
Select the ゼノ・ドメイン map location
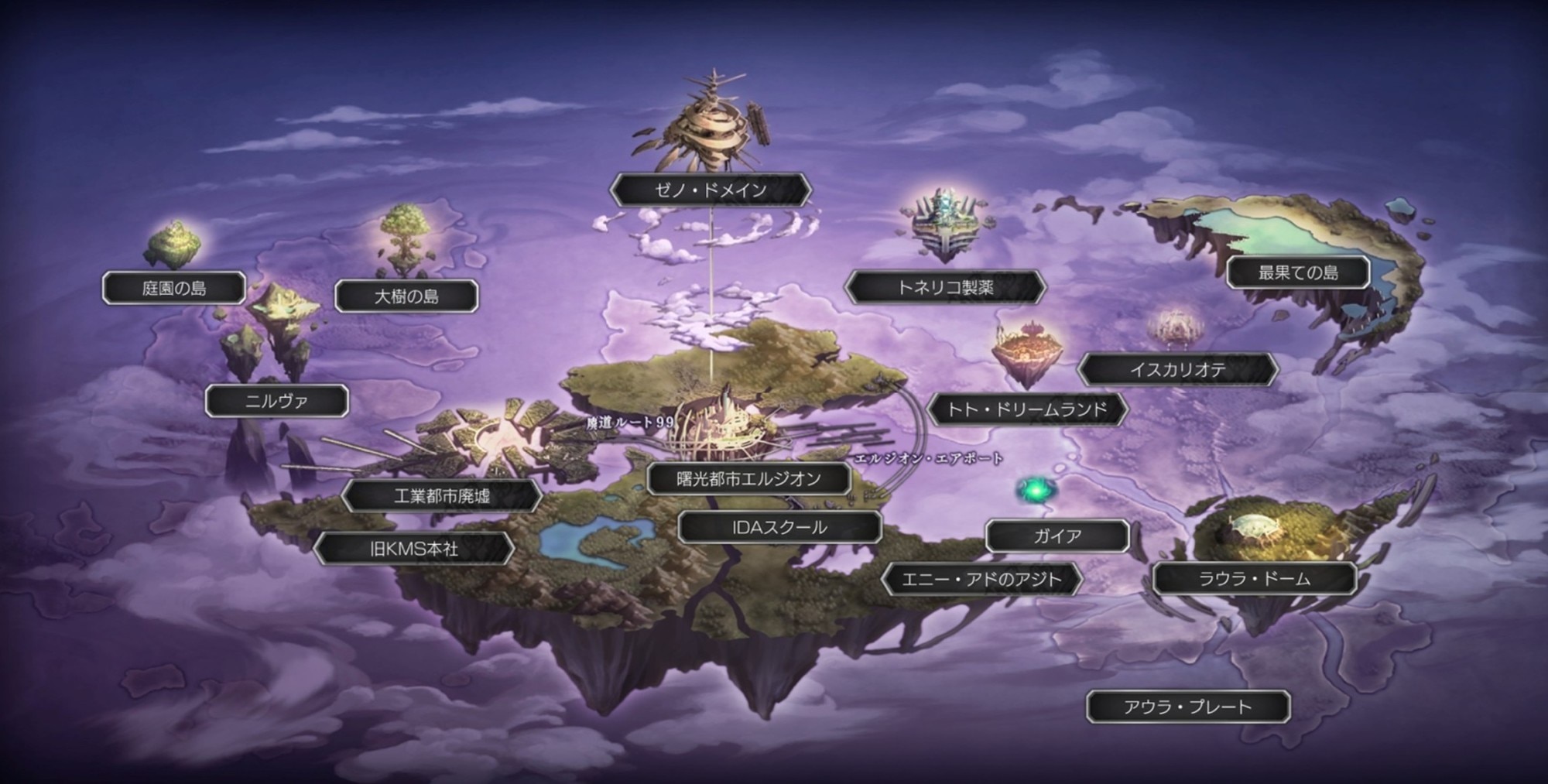(x=711, y=190)
